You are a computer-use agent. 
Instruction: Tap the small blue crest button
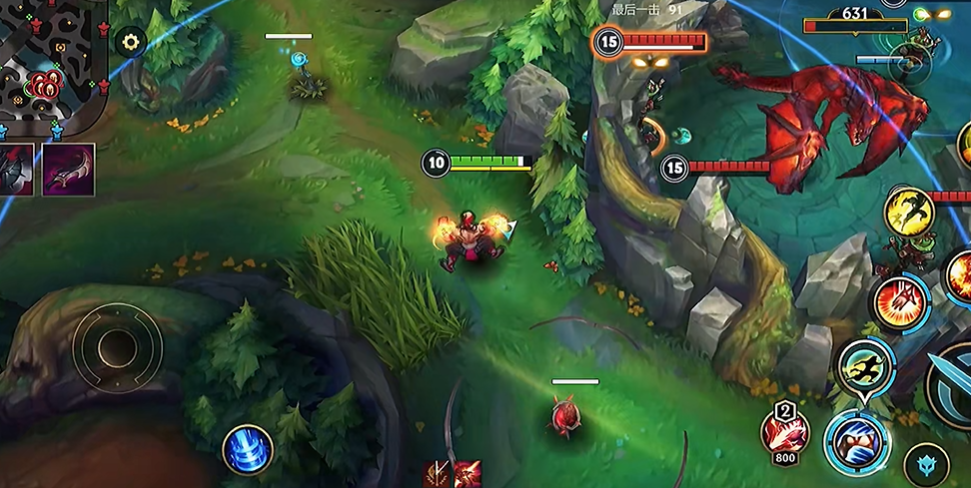(926, 465)
